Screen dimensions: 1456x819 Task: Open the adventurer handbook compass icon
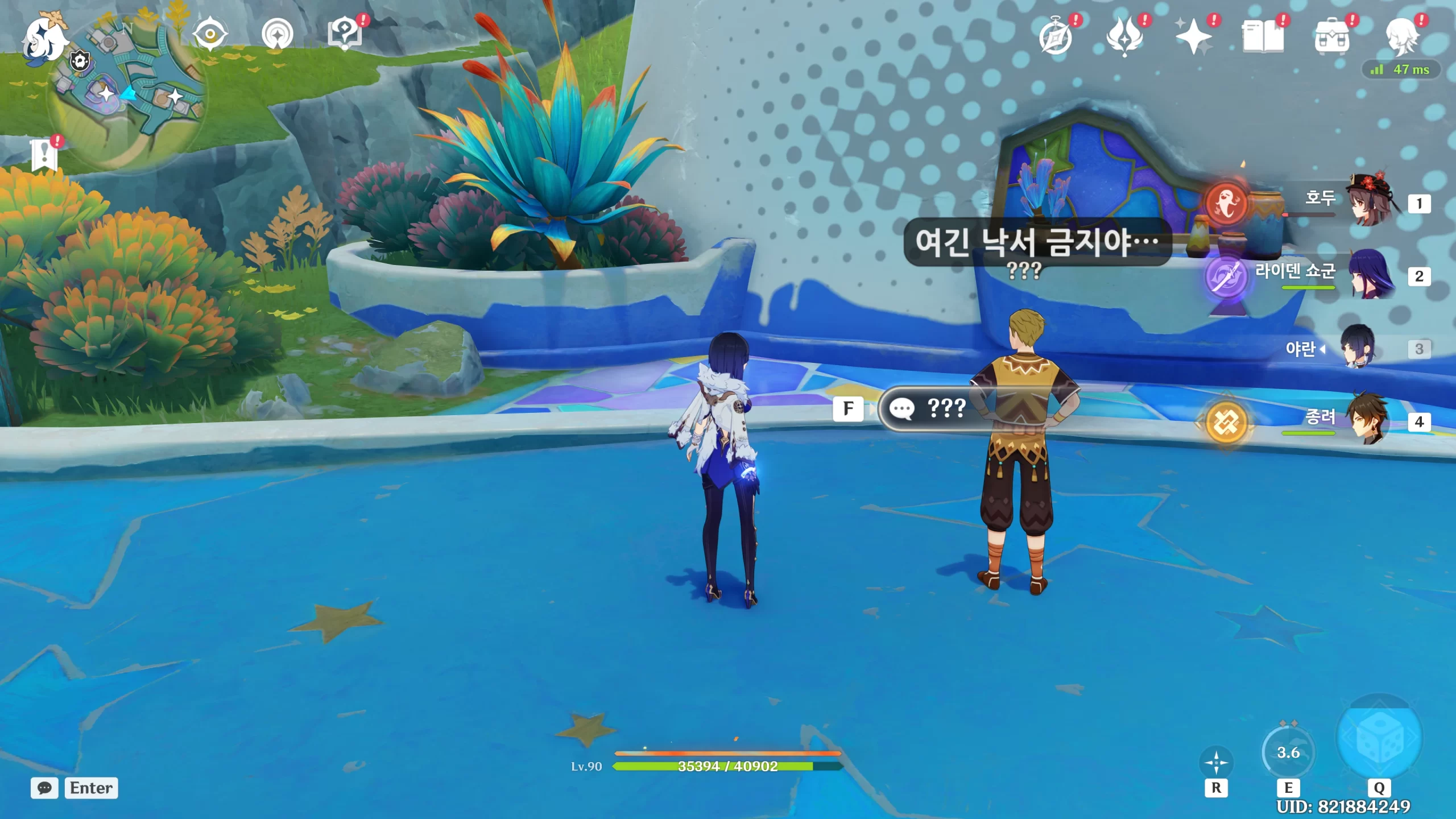click(1056, 37)
